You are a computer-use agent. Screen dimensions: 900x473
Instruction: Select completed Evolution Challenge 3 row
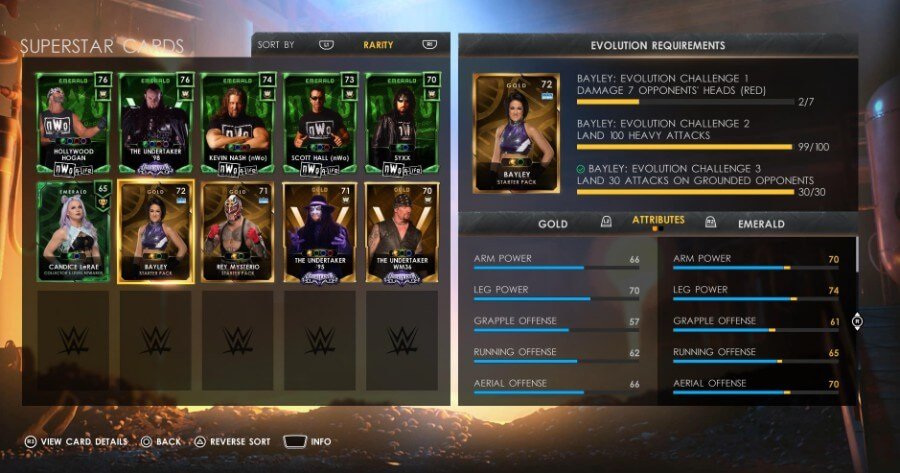700,180
